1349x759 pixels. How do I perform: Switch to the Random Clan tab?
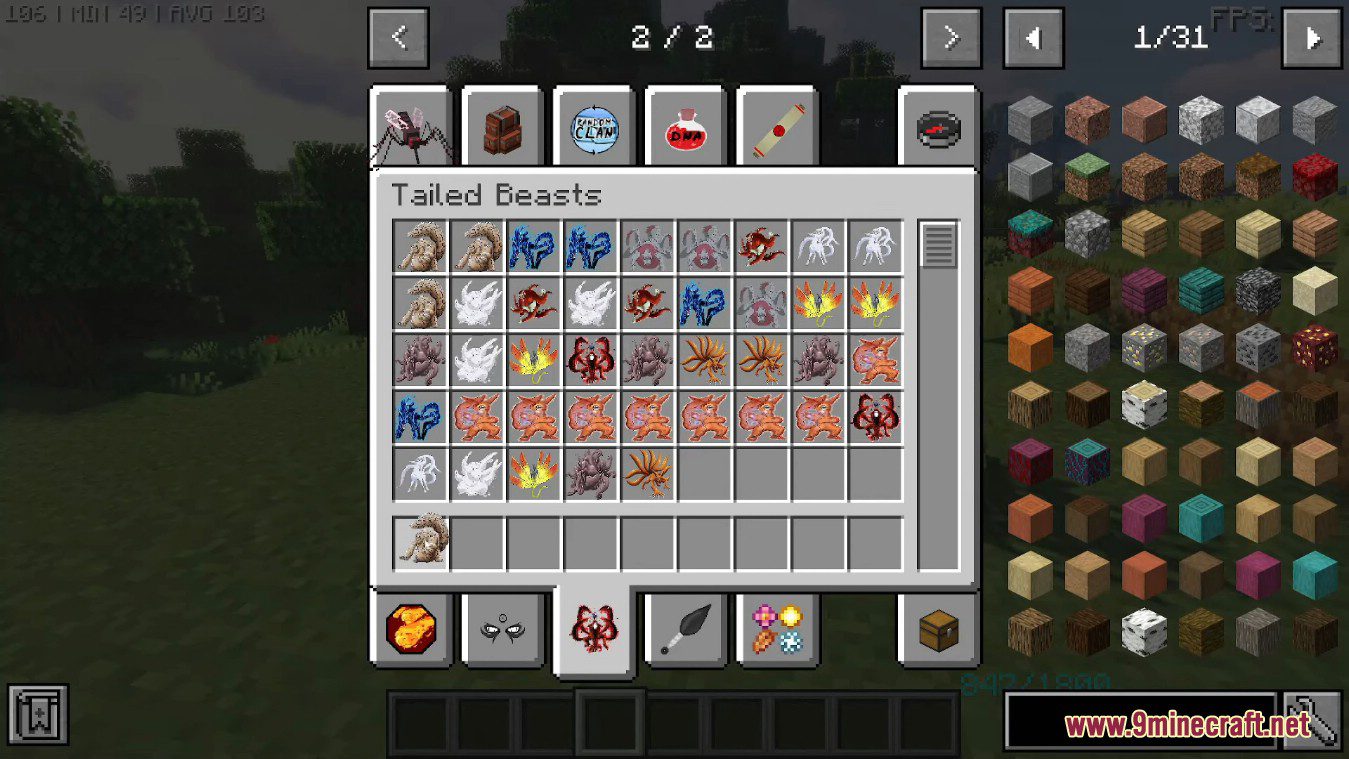coord(596,127)
